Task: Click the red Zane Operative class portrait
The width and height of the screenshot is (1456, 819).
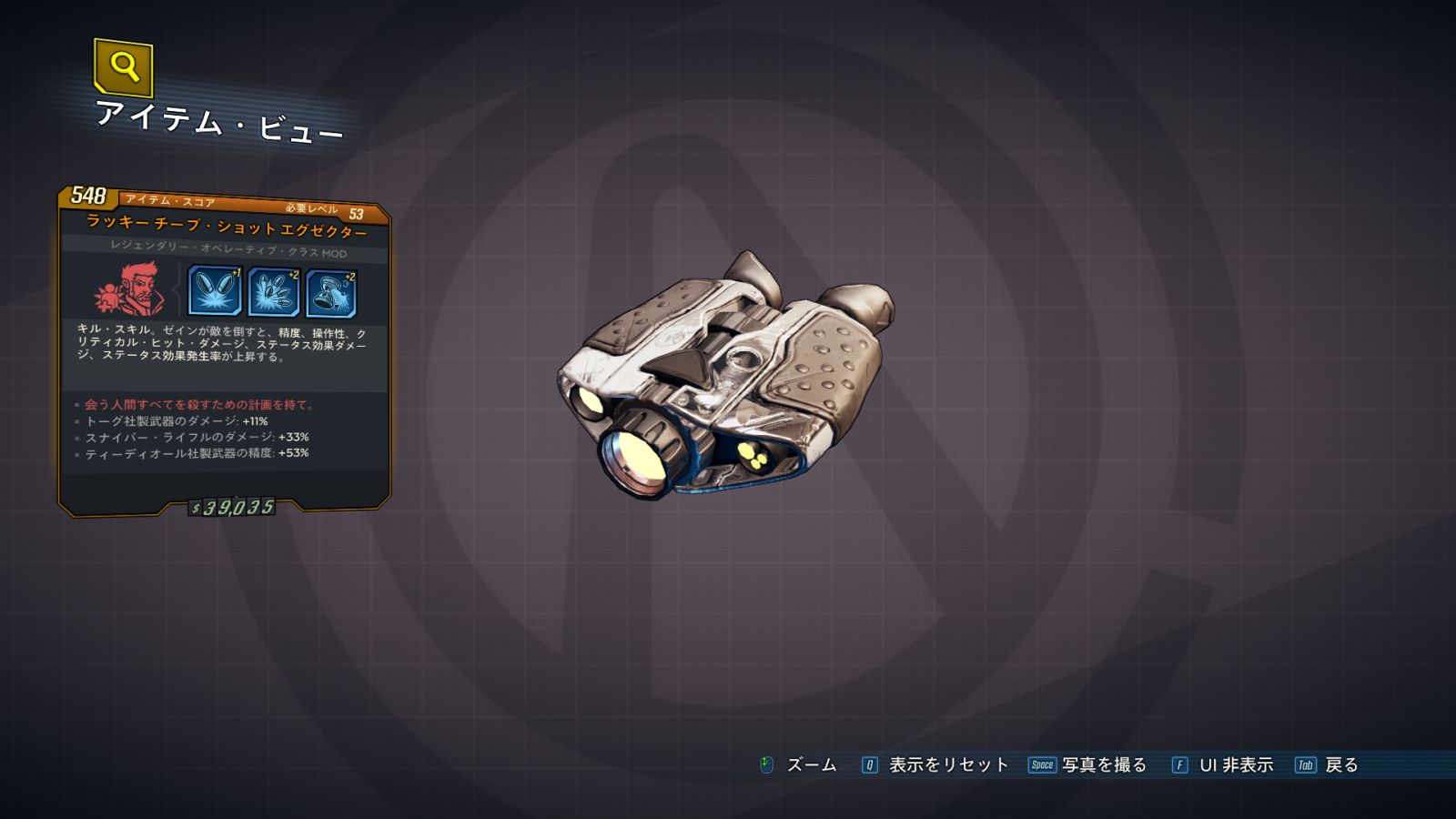Action: pyautogui.click(x=129, y=290)
